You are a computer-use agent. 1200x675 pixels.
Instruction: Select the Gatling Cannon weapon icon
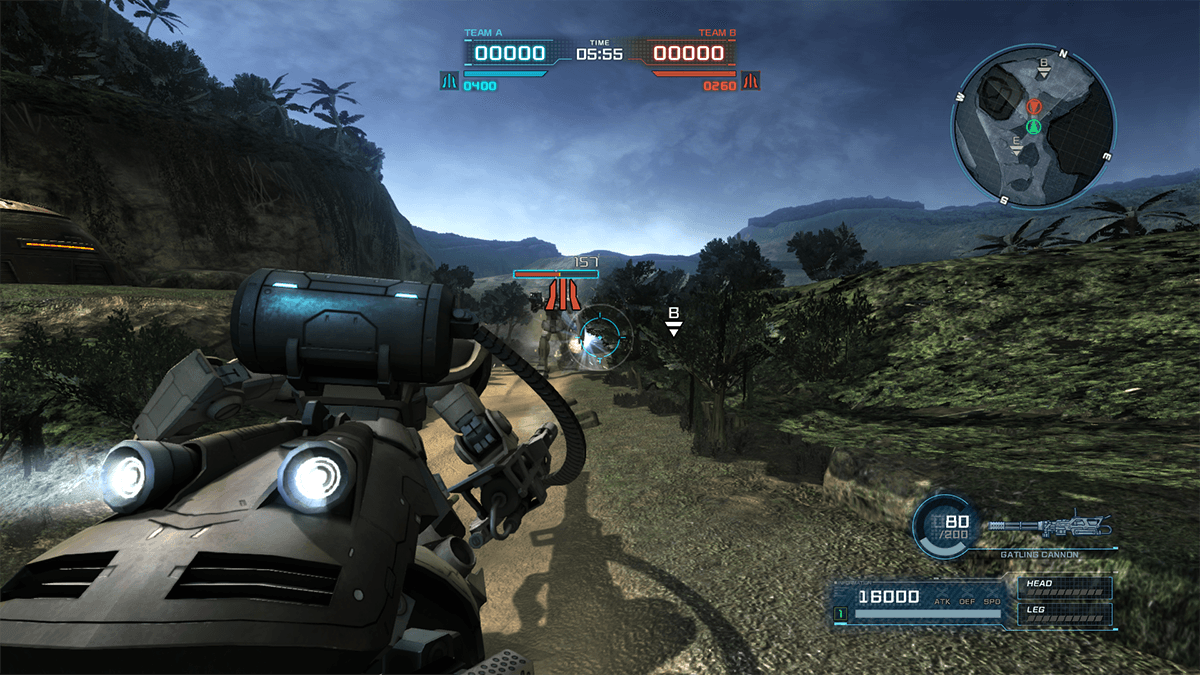[1048, 528]
